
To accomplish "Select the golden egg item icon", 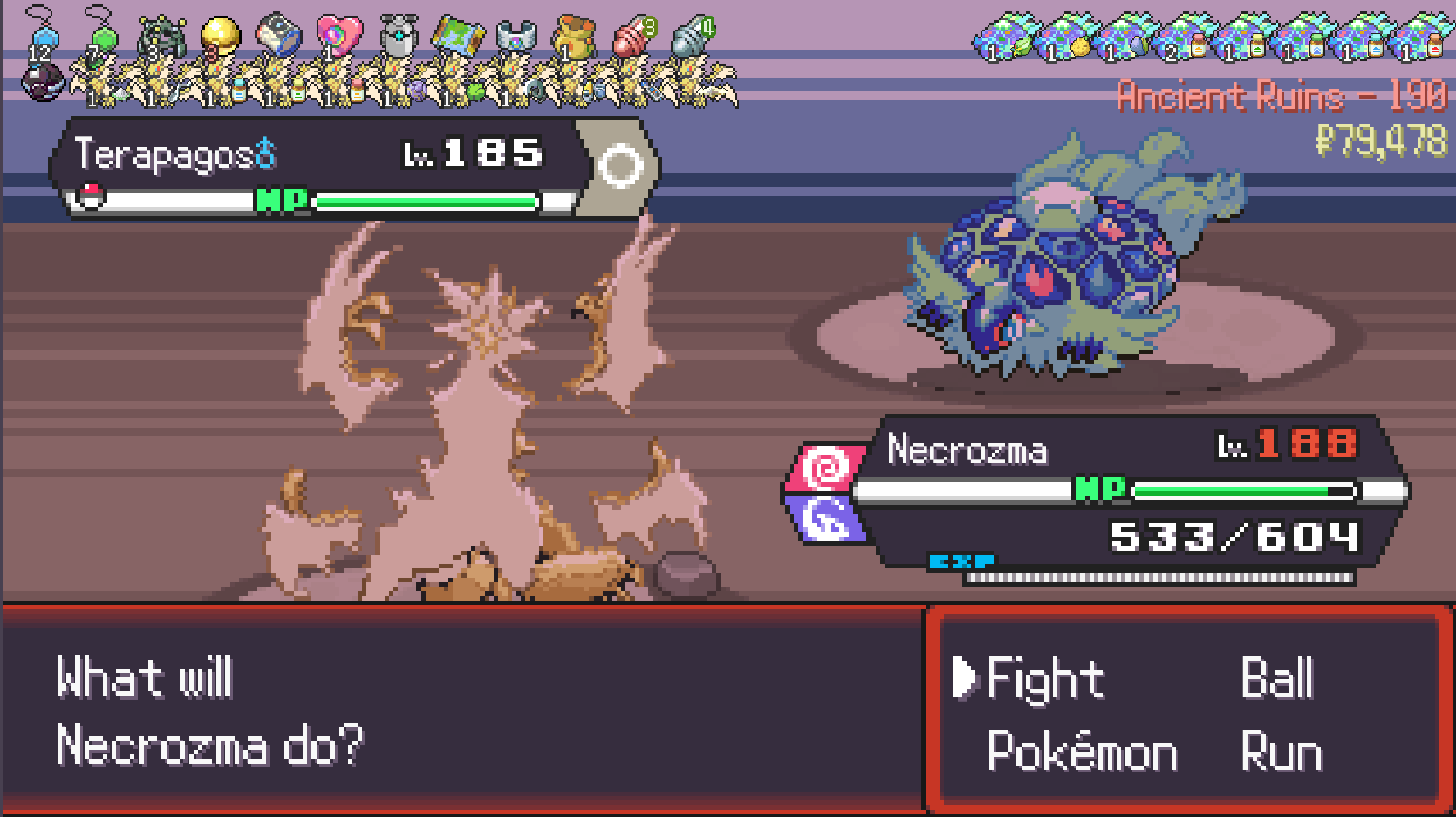I will pyautogui.click(x=220, y=37).
